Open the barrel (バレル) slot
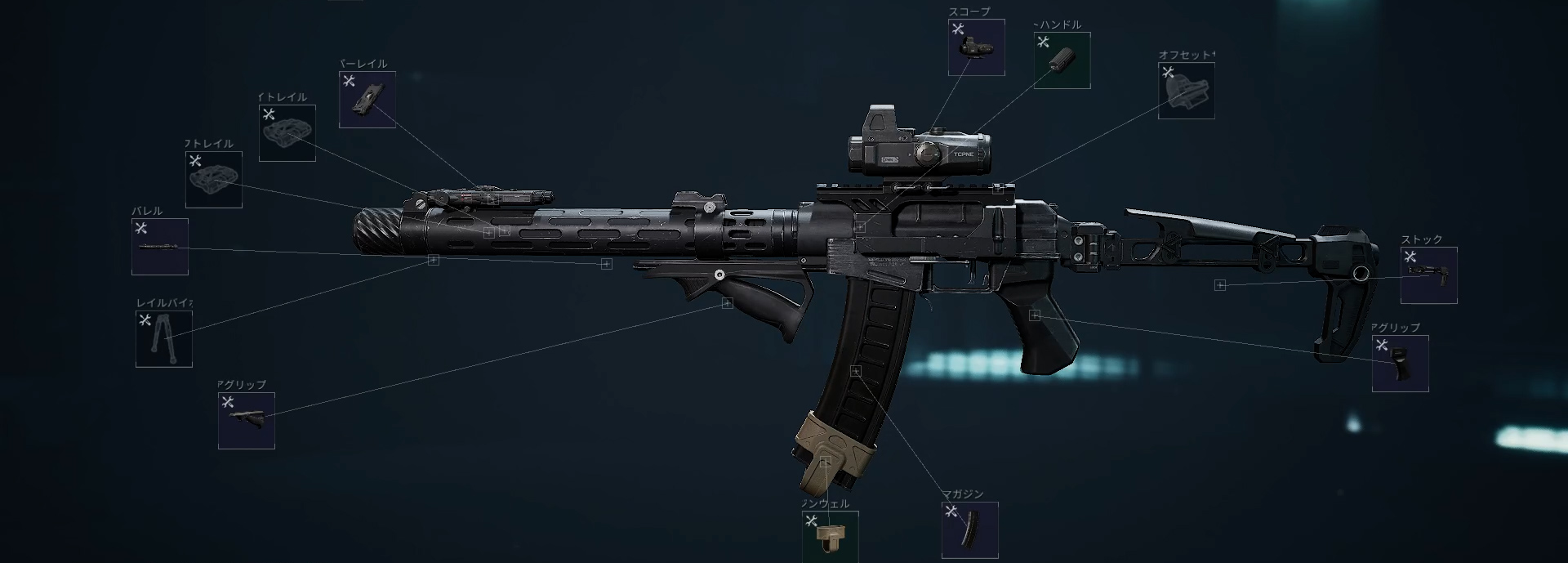Screen dimensions: 1568x563 pos(160,247)
